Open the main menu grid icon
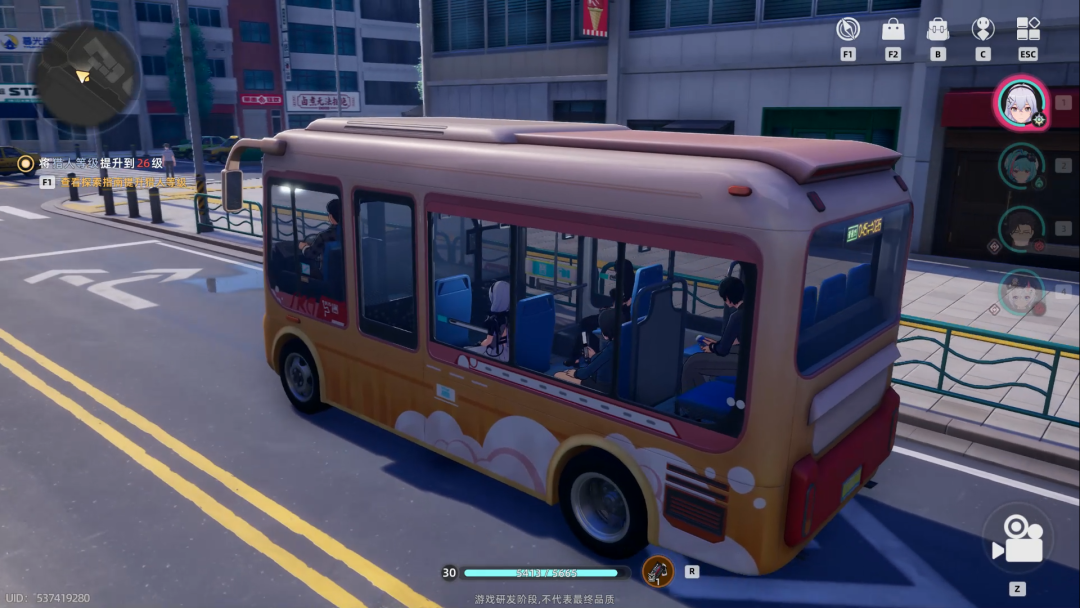This screenshot has height=608, width=1080. (x=1028, y=29)
